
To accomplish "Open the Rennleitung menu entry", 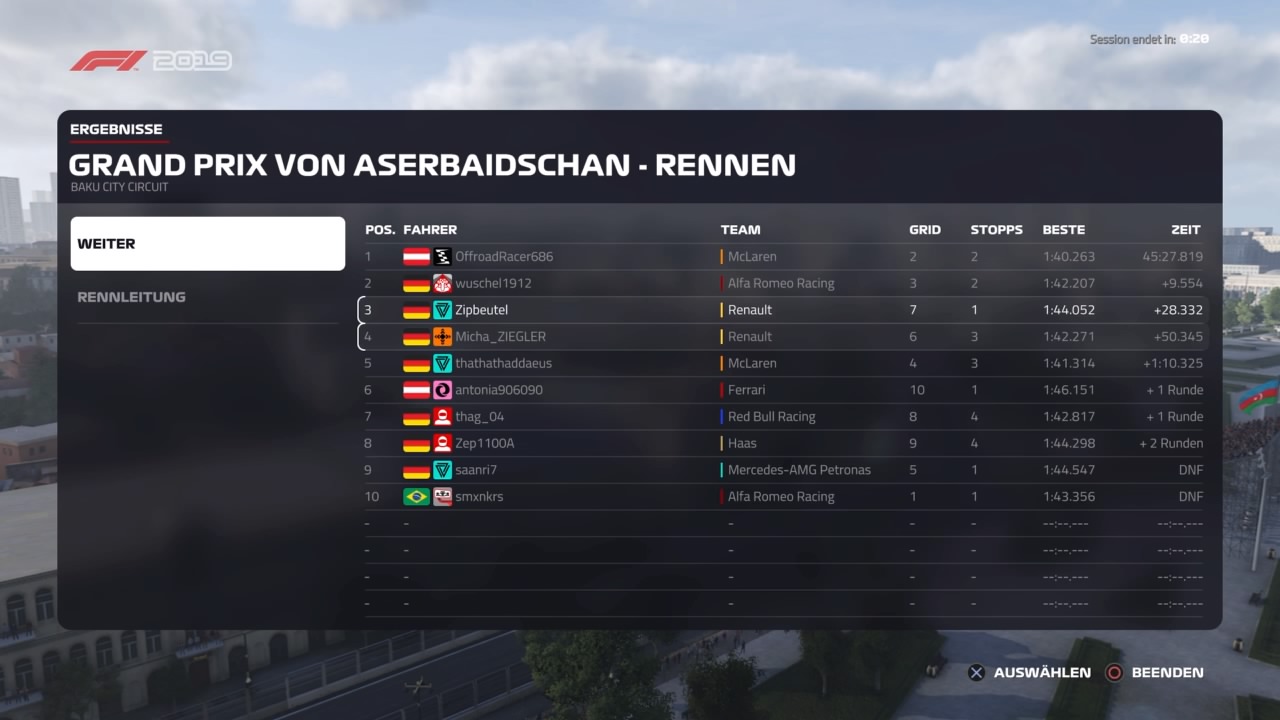I will (207, 297).
